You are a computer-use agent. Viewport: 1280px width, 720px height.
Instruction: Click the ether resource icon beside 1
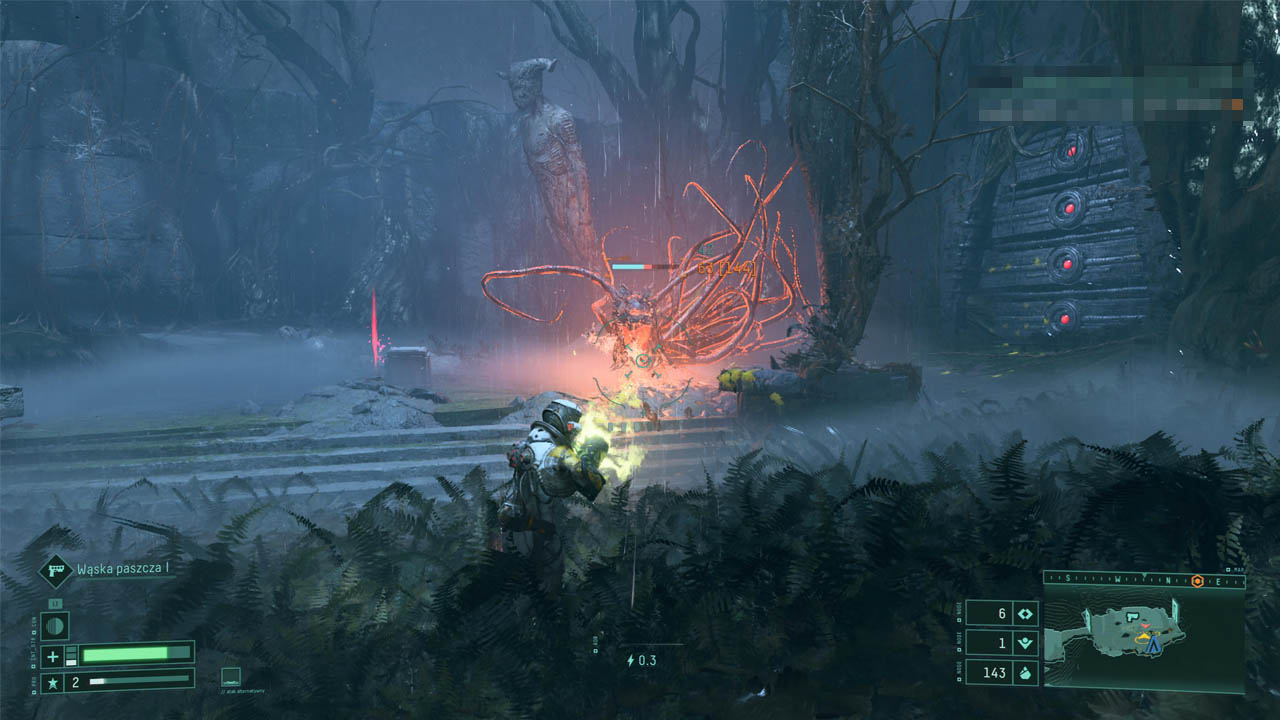1025,644
